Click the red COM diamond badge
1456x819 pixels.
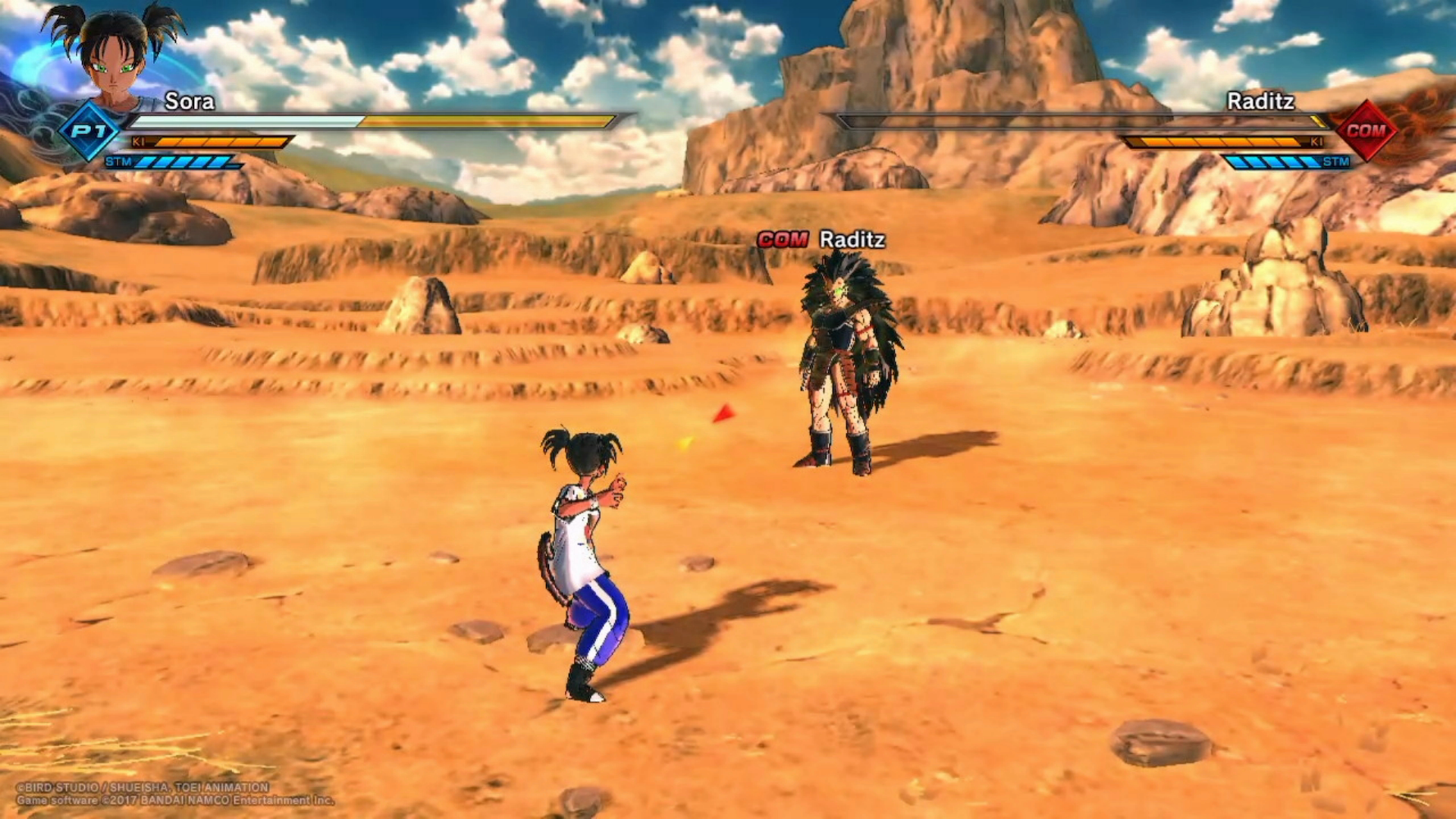[1366, 130]
